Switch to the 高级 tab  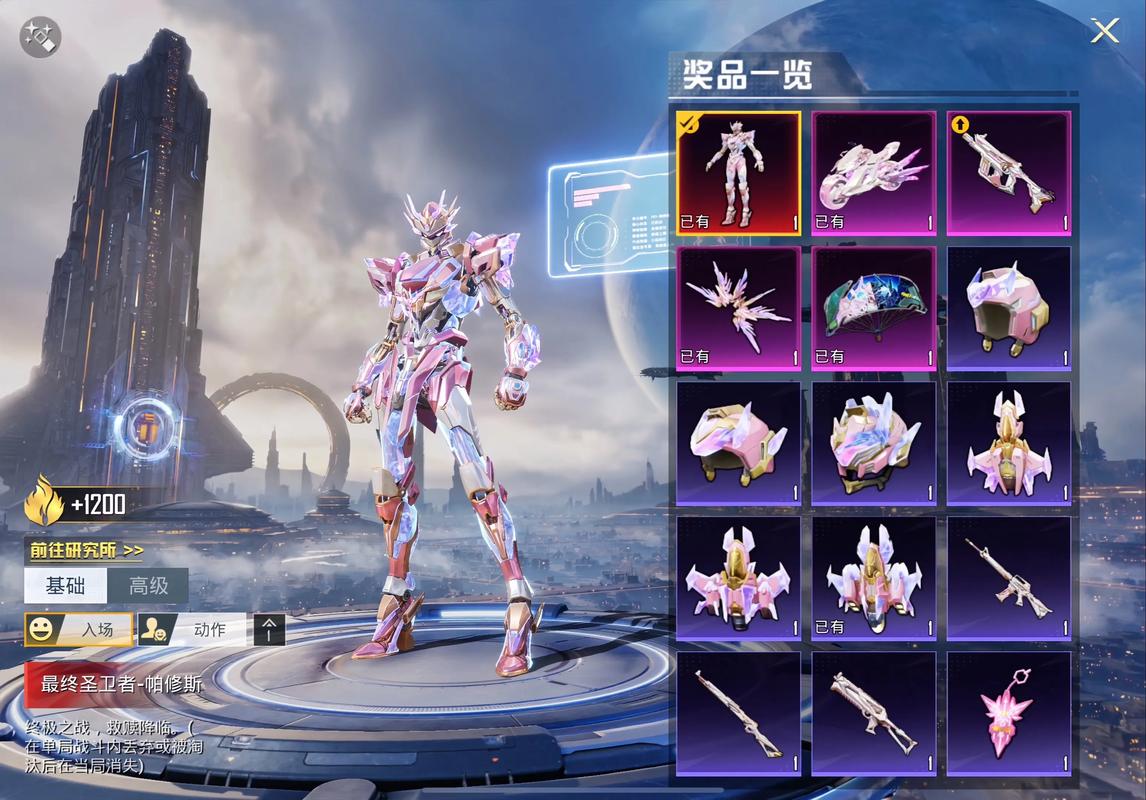(148, 586)
